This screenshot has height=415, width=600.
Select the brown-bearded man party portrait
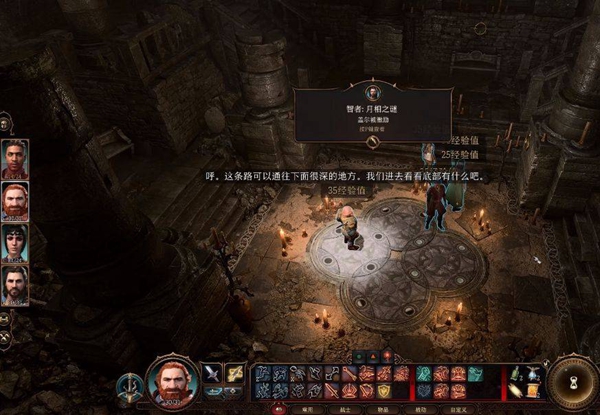[15, 285]
